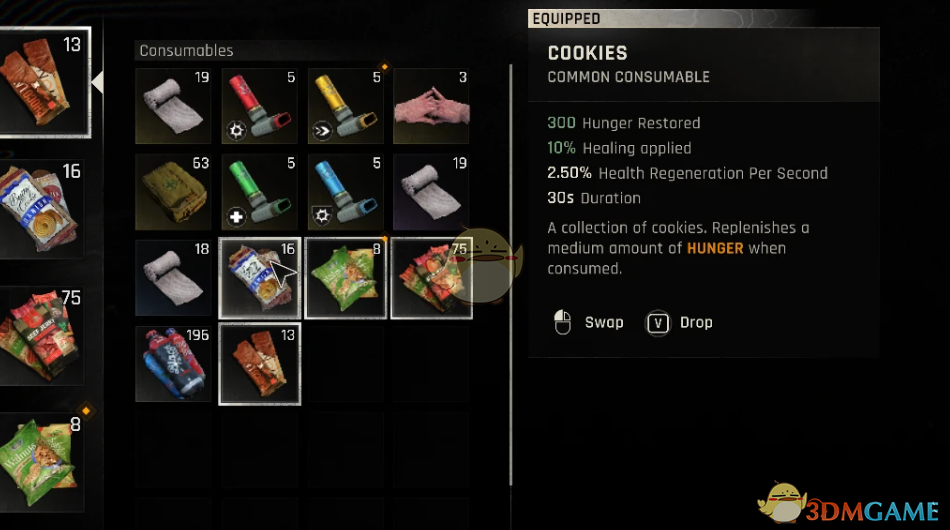Click the pink hands item with count 3
The width and height of the screenshot is (950, 530).
pos(431,107)
